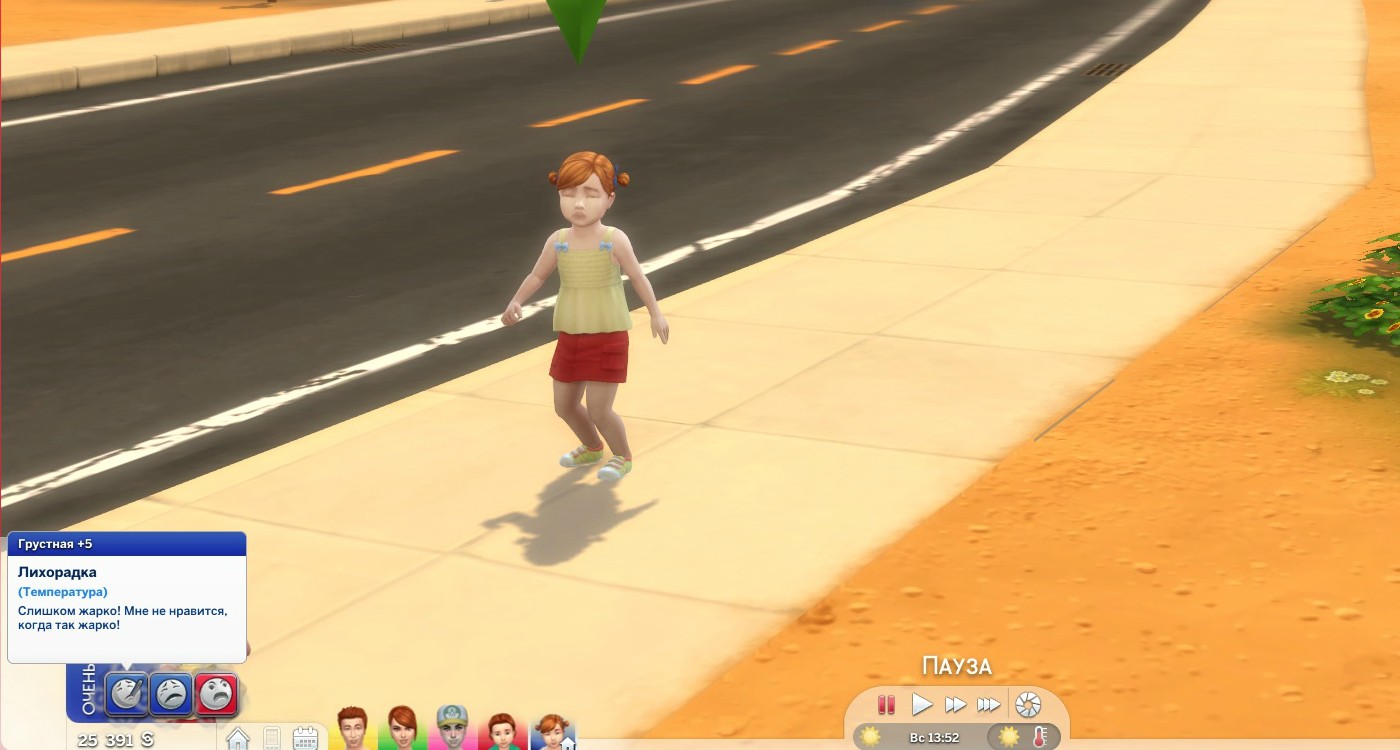Screen dimensions: 1400x750
Task: Set game speed to triple fast-forward
Action: (988, 705)
